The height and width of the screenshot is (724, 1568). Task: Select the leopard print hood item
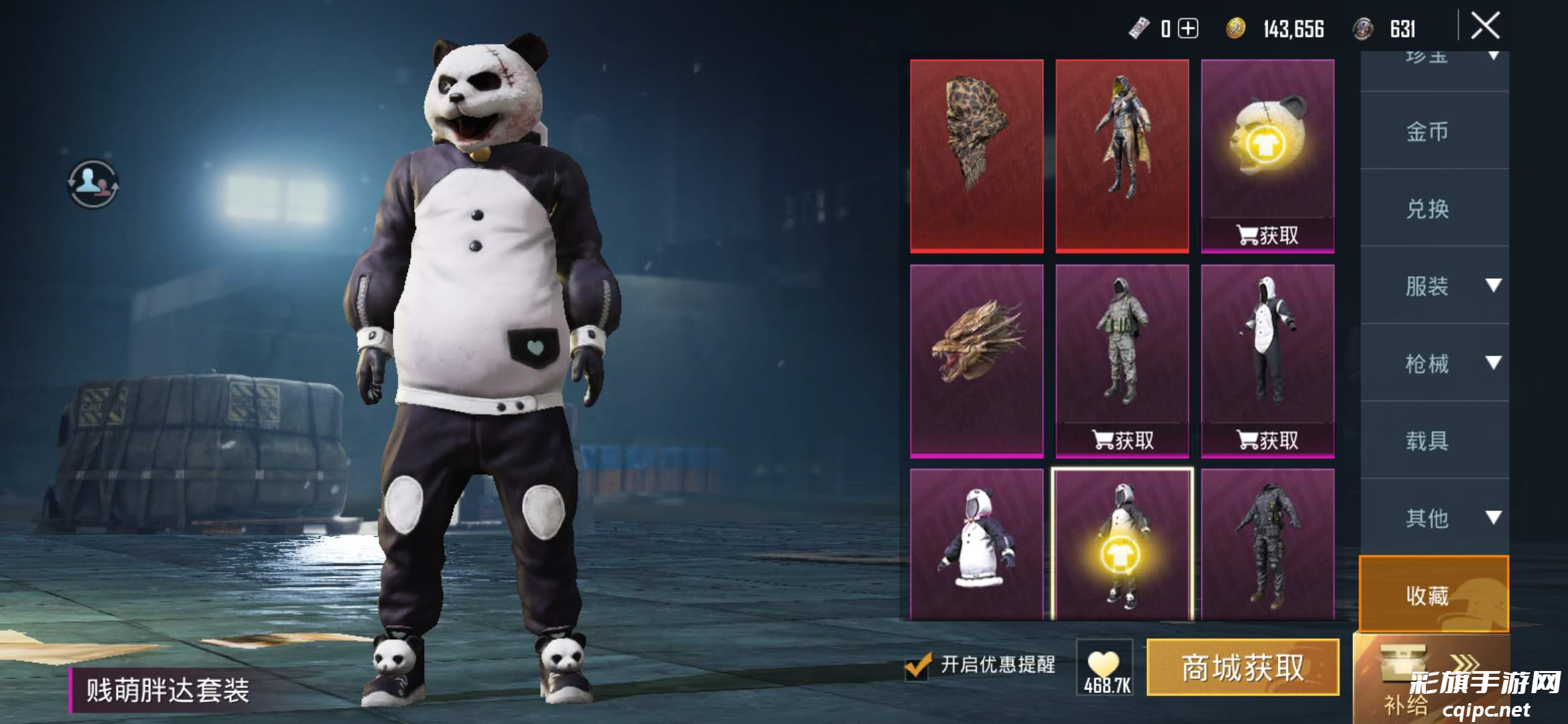[x=976, y=156]
